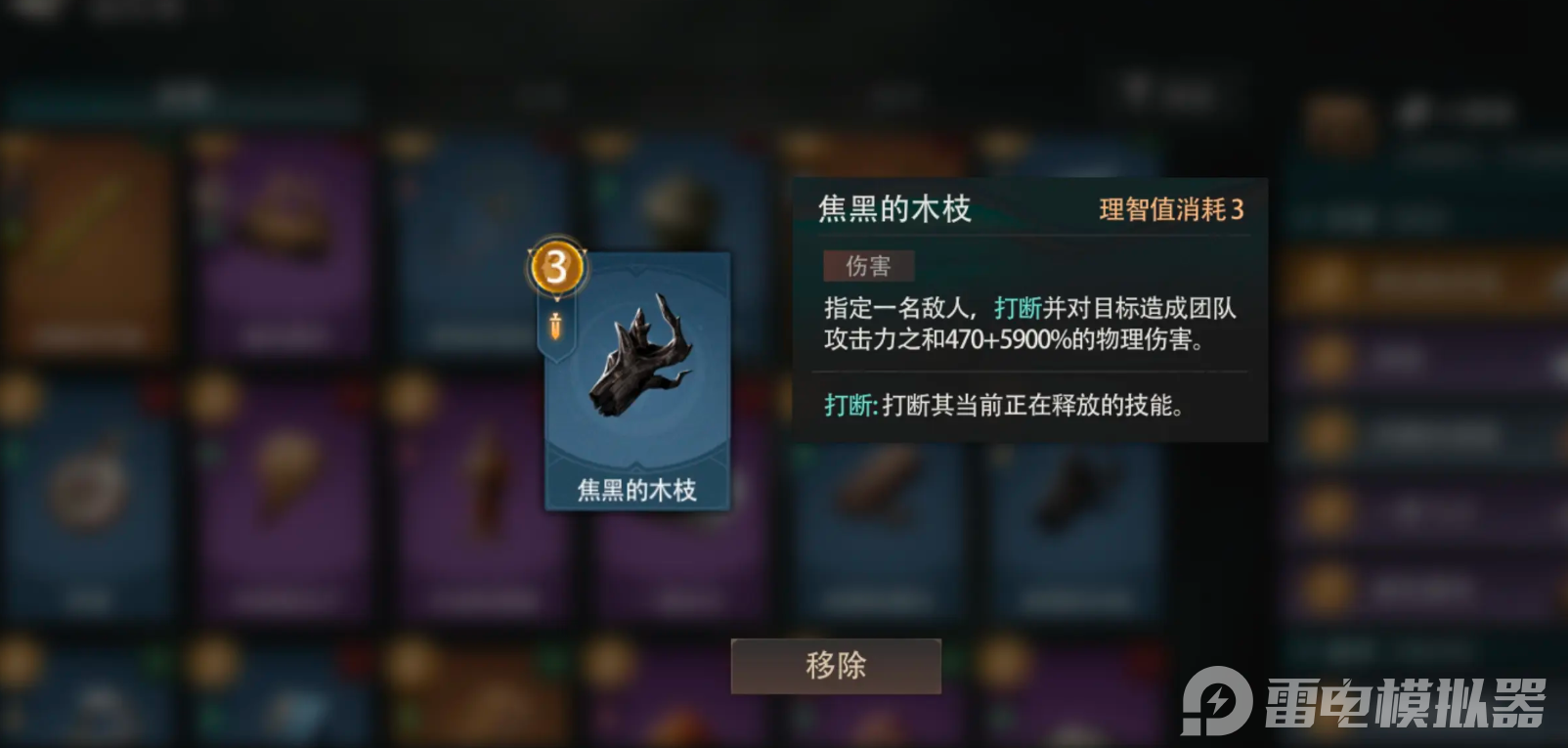Expand the 伤害 damage section of the tooltip
The width and height of the screenshot is (1568, 748).
tap(868, 264)
